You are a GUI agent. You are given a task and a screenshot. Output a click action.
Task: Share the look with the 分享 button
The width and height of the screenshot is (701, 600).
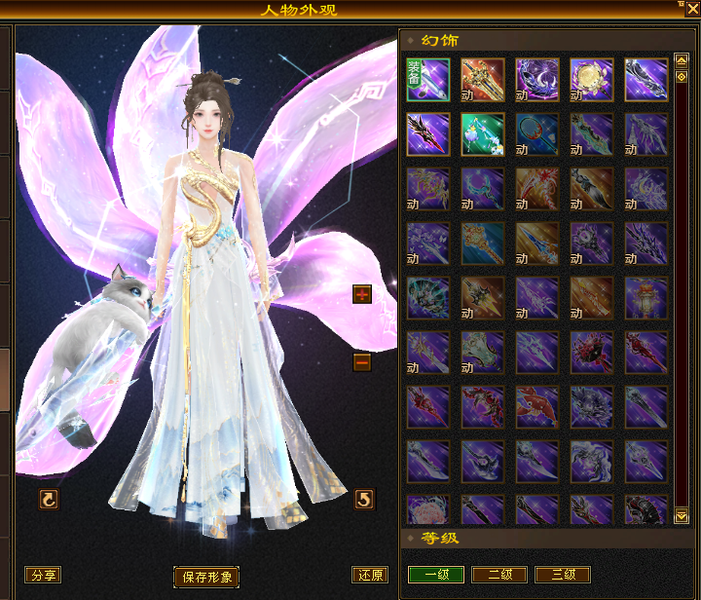tap(43, 575)
